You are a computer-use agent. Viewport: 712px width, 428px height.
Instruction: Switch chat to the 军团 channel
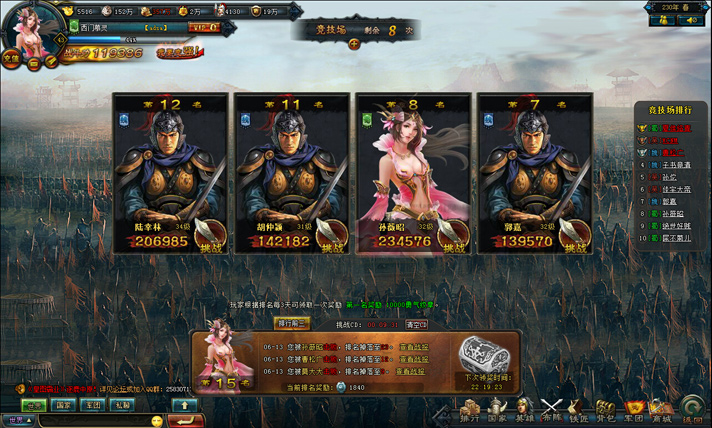tap(92, 405)
